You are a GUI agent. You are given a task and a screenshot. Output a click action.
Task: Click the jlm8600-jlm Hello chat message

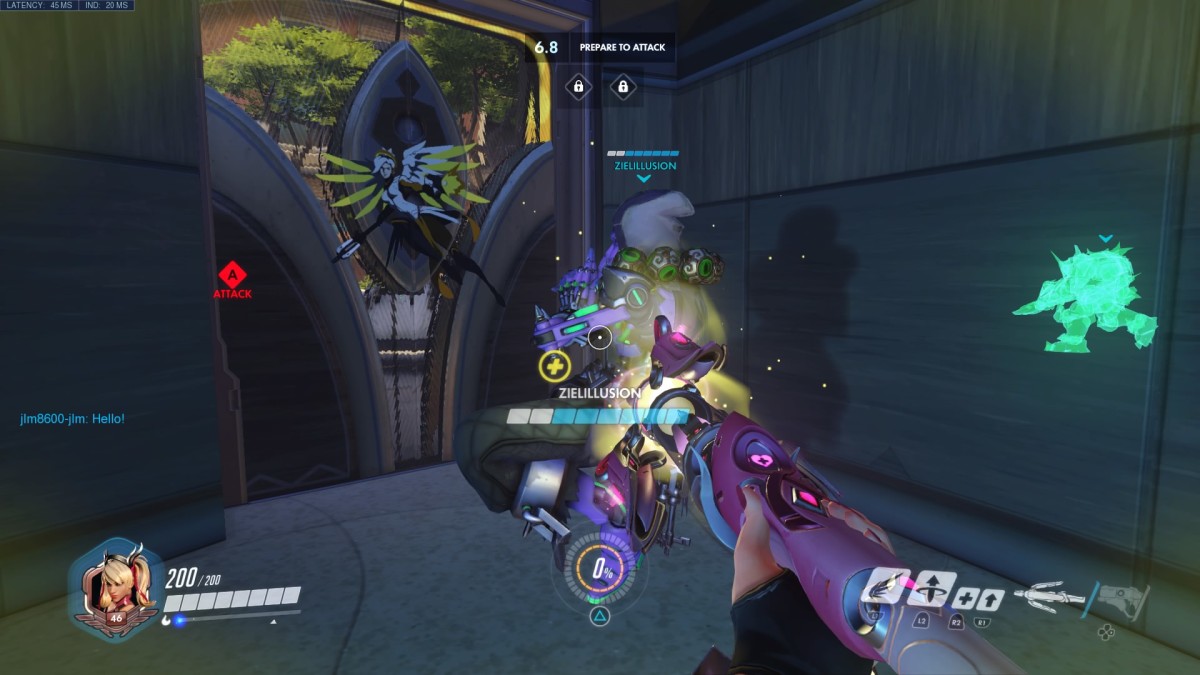pos(72,418)
